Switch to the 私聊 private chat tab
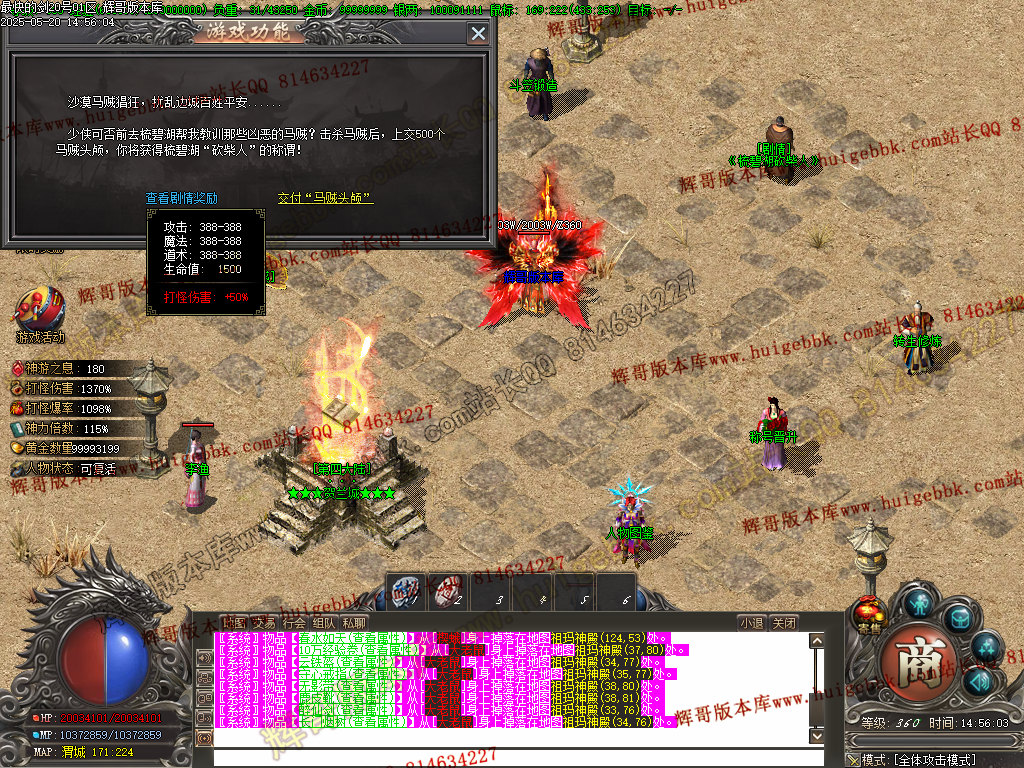 (x=354, y=622)
